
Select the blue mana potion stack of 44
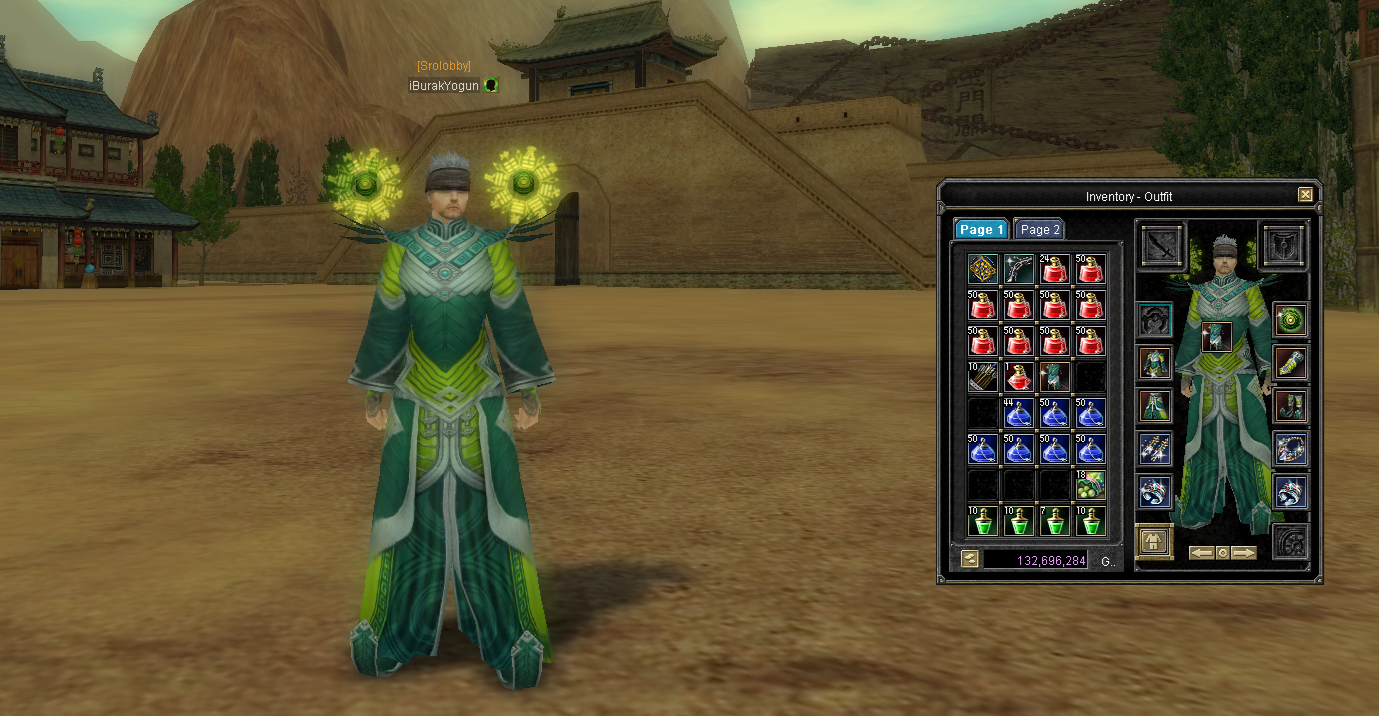click(x=1019, y=413)
